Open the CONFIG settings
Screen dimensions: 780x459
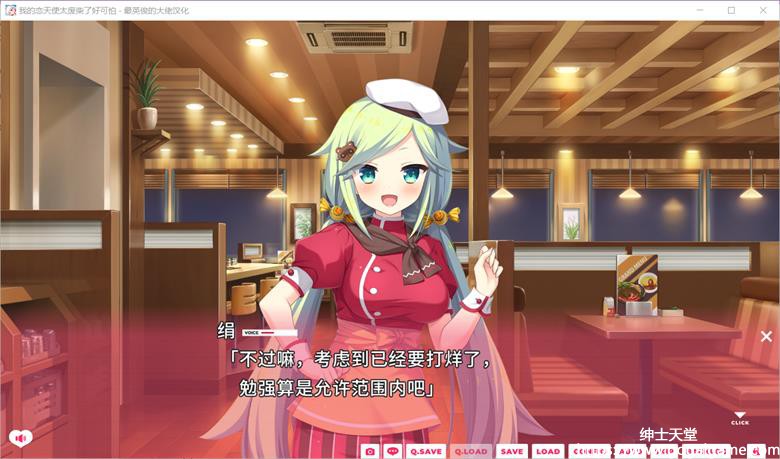[589, 451]
